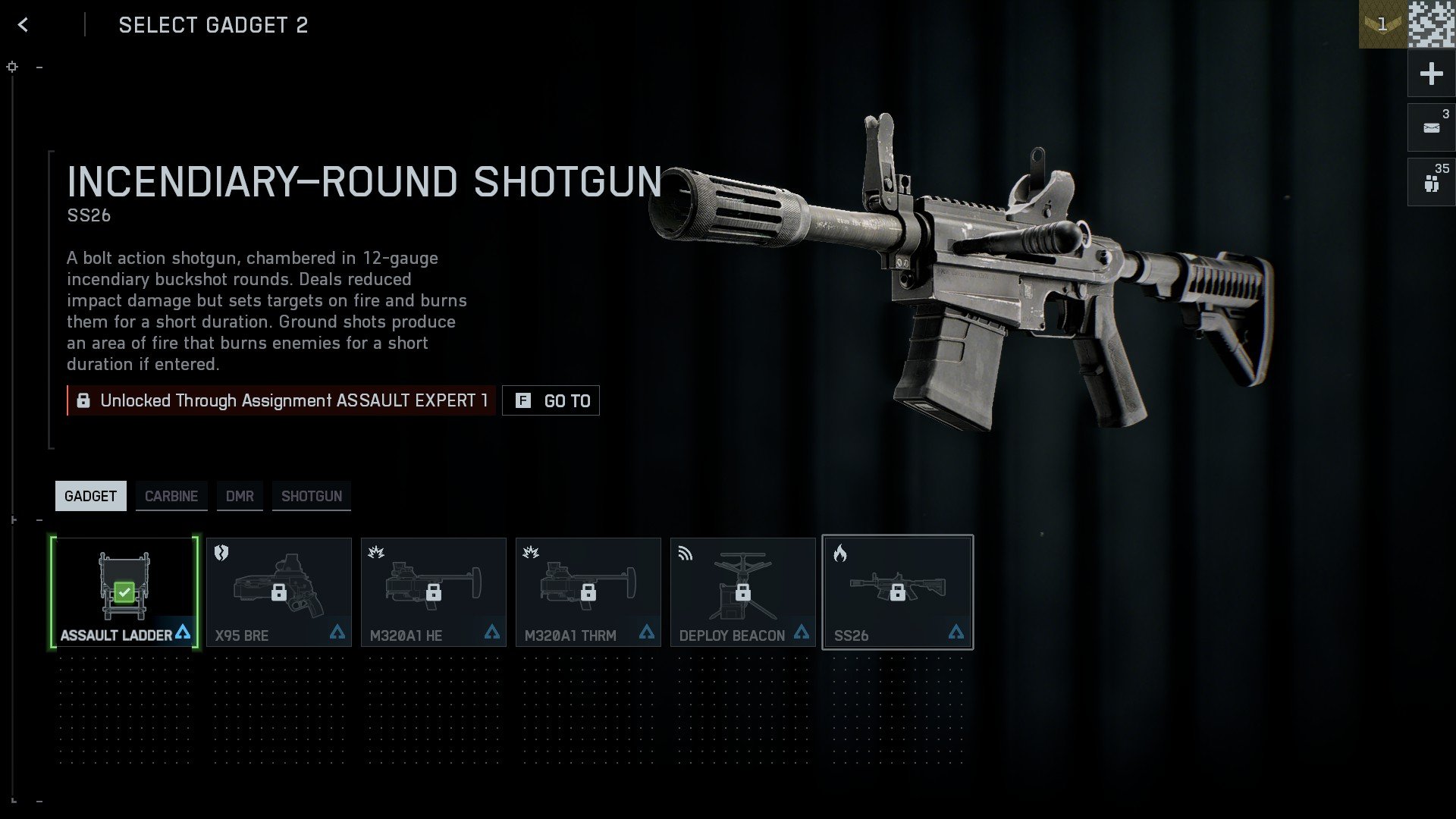Screen dimensions: 1456x819
Task: Open the mailbox showing 3 messages
Action: 1430,127
